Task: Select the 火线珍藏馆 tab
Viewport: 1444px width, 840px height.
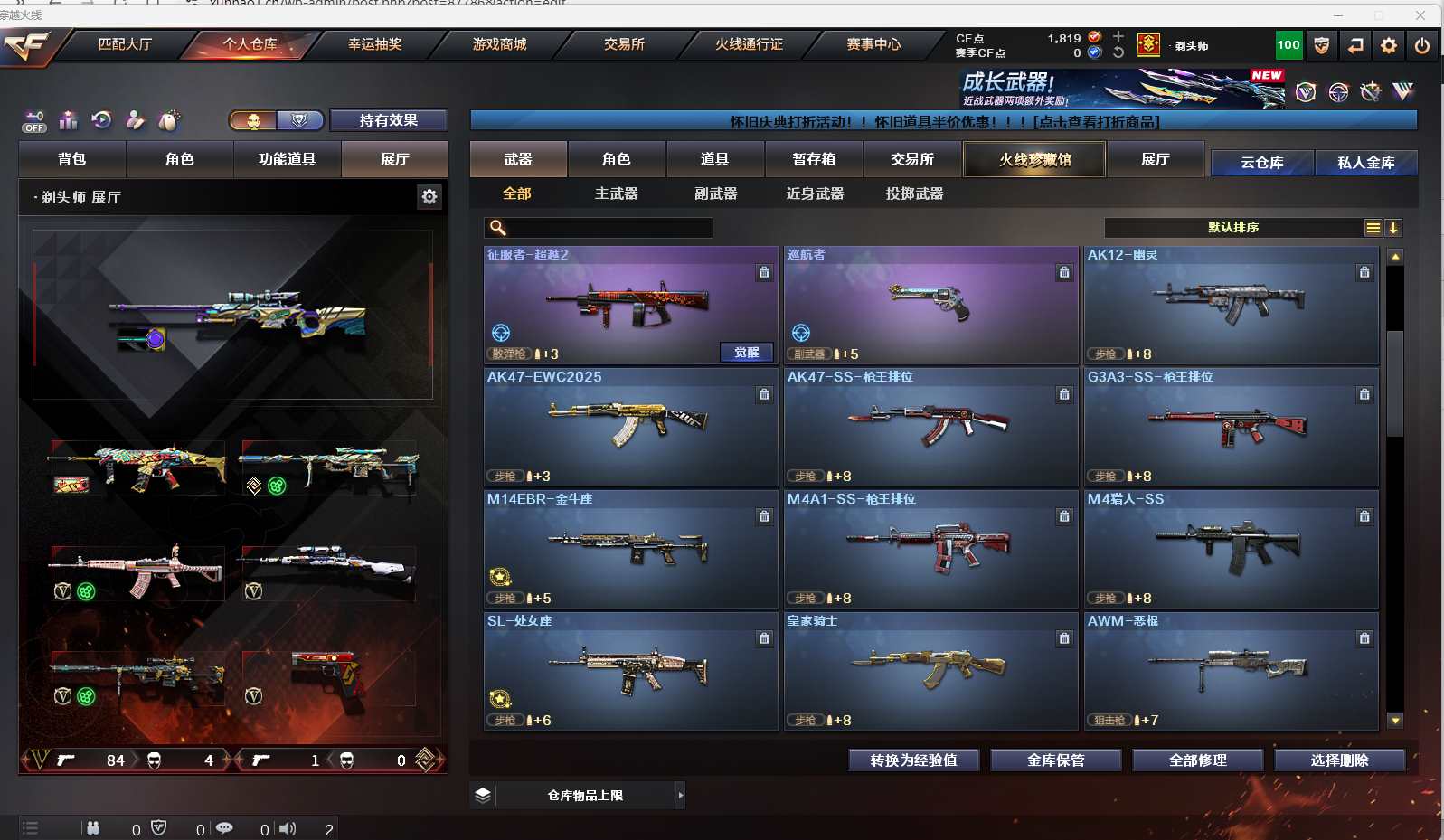Action: coord(1034,160)
